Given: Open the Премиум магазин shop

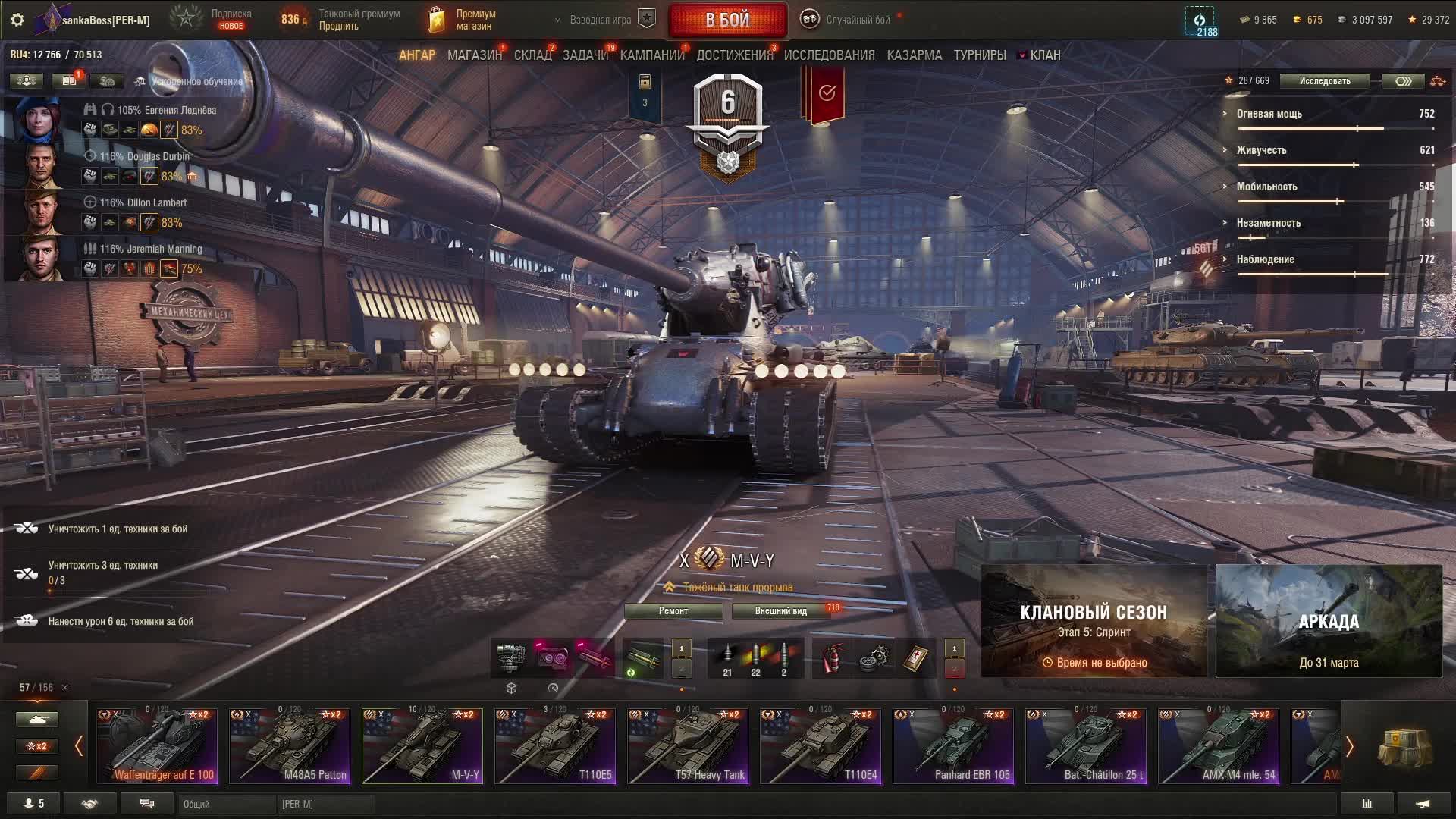Looking at the screenshot, I should coord(463,20).
